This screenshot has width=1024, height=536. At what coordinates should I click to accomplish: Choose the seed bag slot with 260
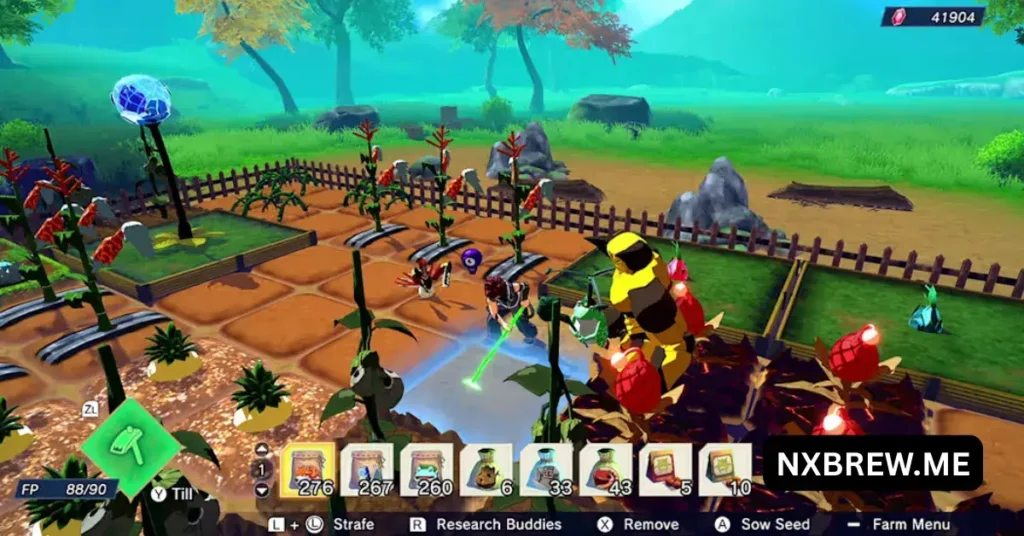427,469
